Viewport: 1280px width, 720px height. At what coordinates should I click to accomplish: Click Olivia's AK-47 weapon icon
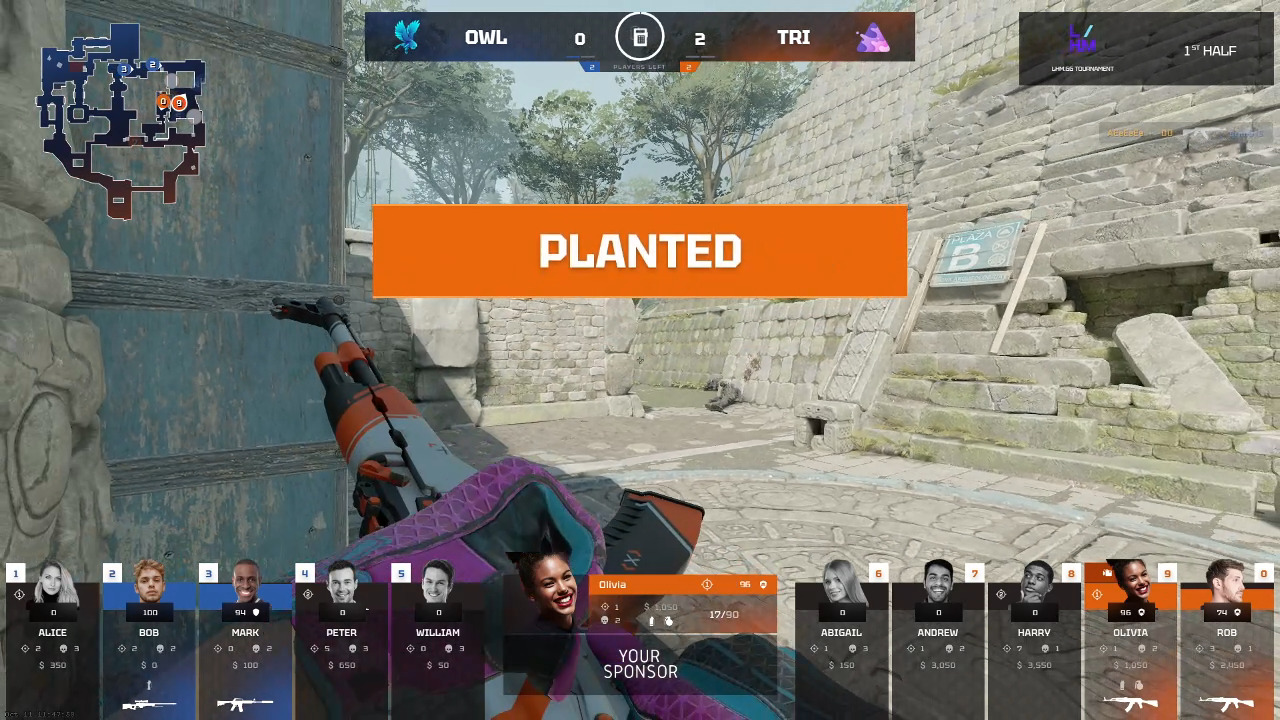1132,702
